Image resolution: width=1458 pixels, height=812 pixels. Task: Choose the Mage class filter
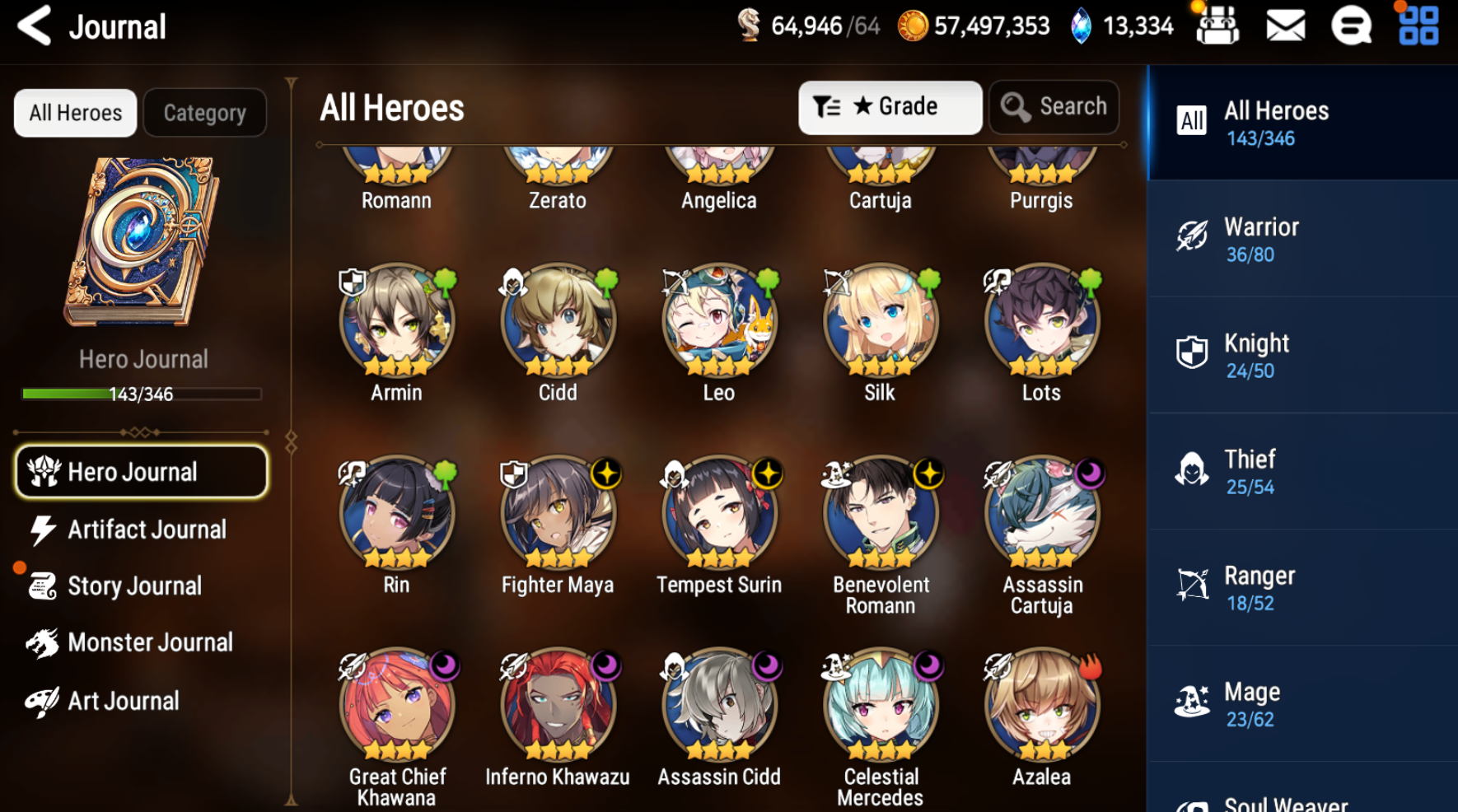pos(1301,703)
